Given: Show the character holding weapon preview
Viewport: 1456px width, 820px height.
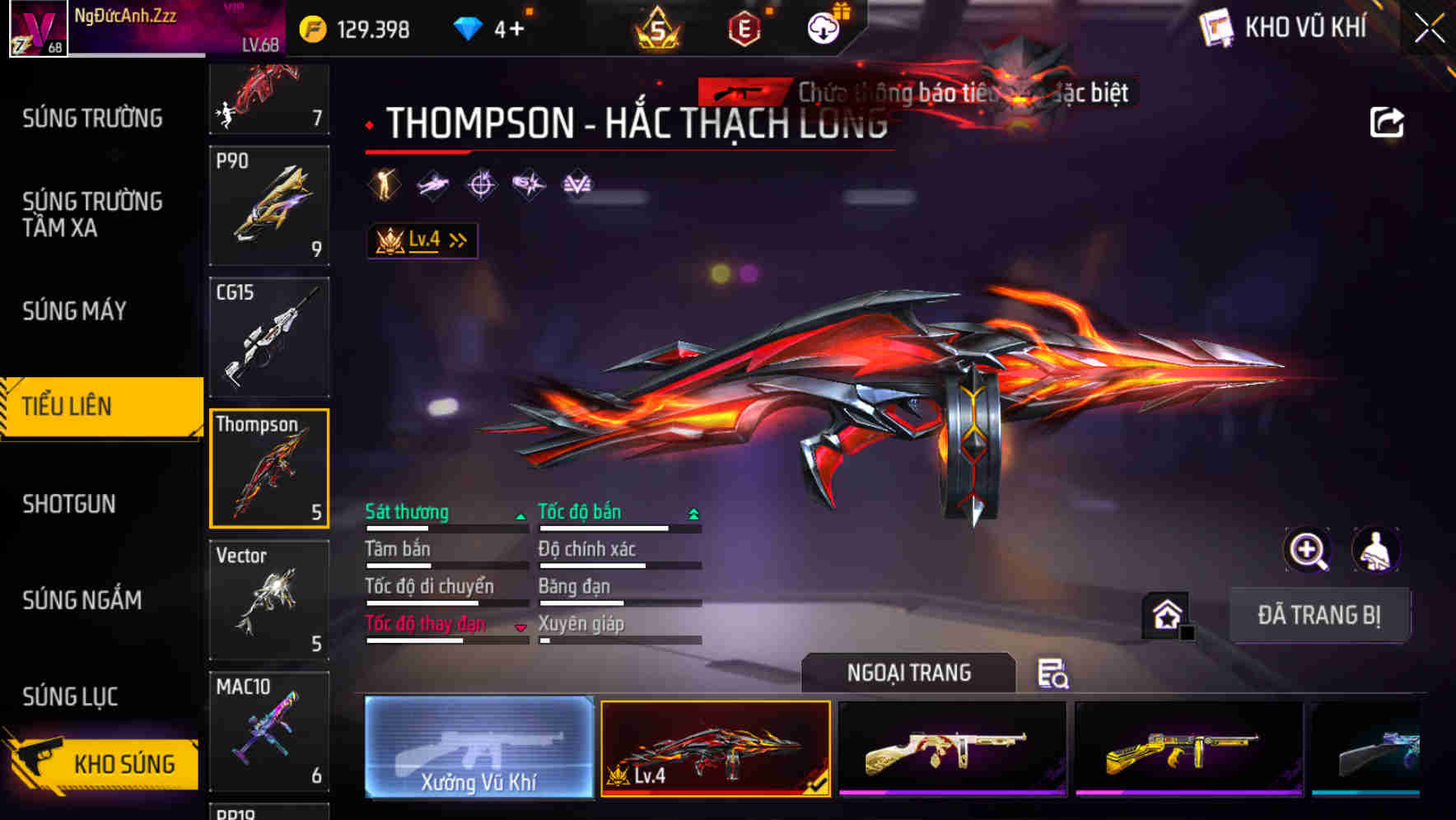Looking at the screenshot, I should (x=1376, y=550).
